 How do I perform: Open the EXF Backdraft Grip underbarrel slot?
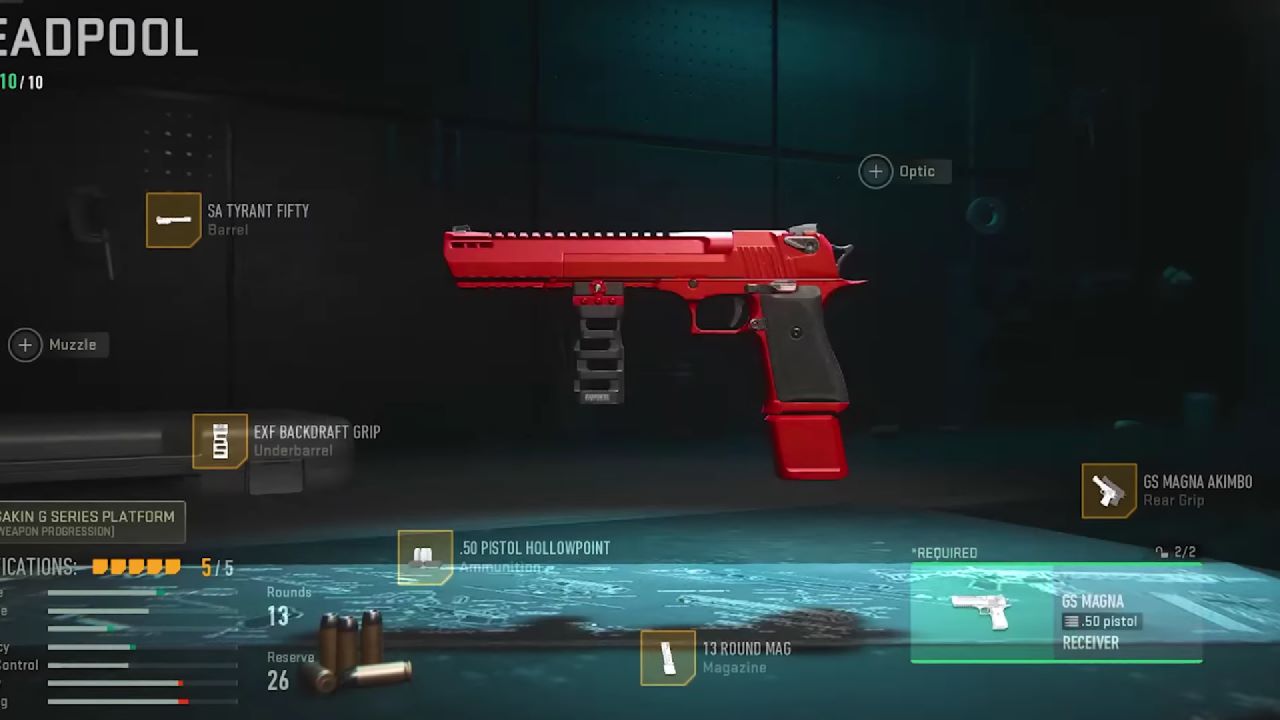[219, 442]
